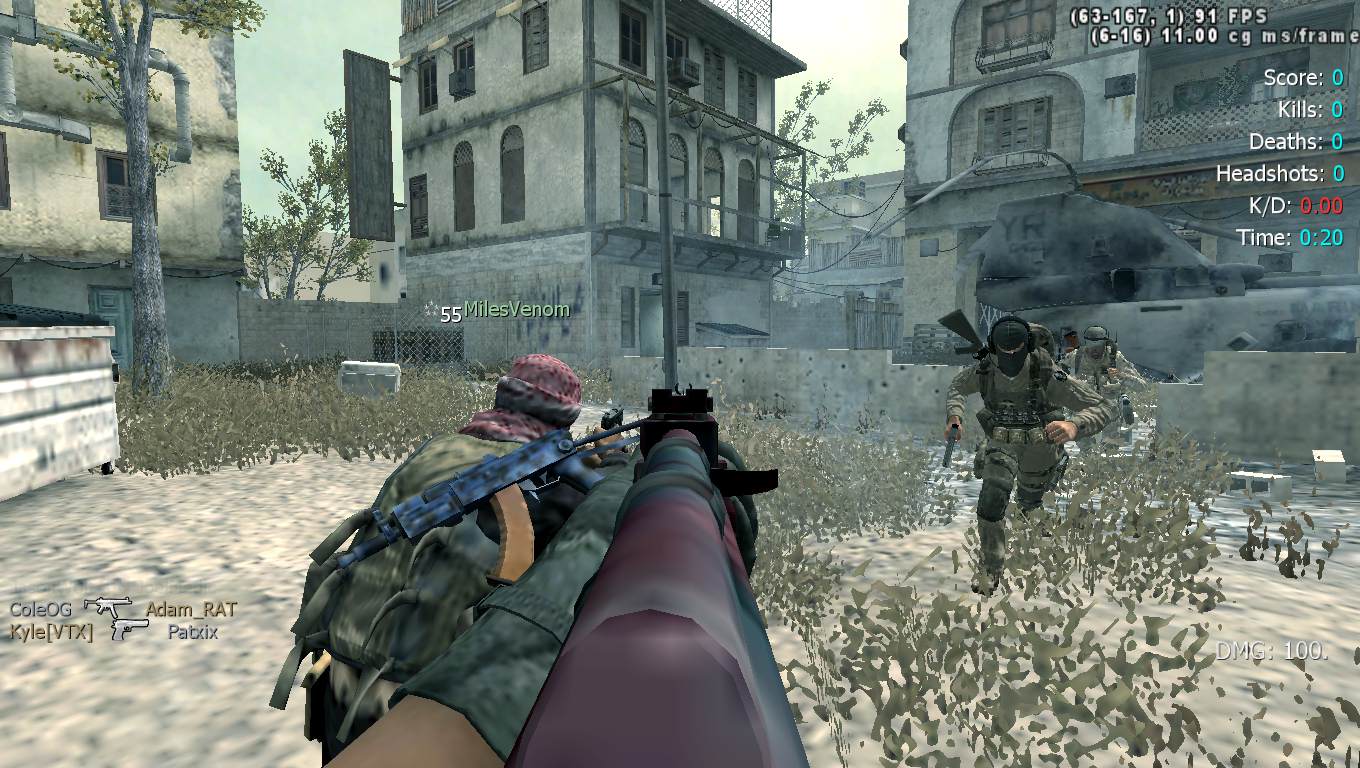Select the MilesVenom teammate name tag
The height and width of the screenshot is (768, 1360).
coord(516,310)
